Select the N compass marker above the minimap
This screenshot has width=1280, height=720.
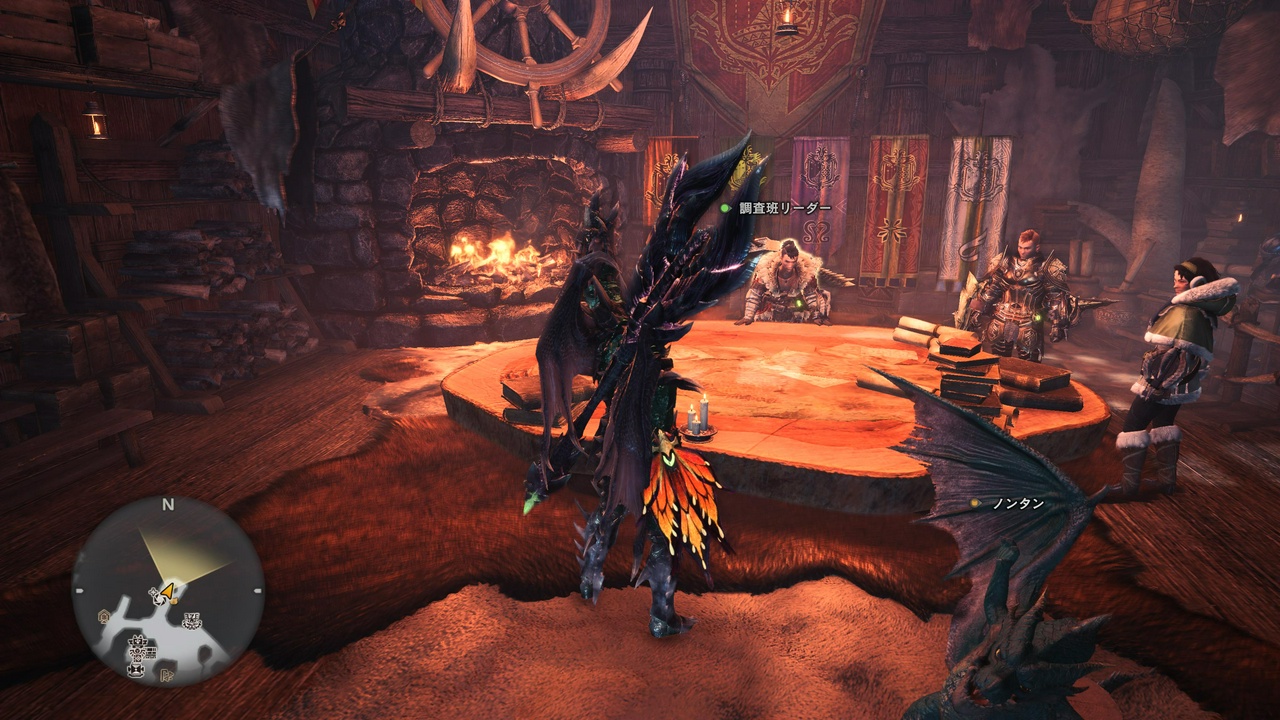point(166,503)
